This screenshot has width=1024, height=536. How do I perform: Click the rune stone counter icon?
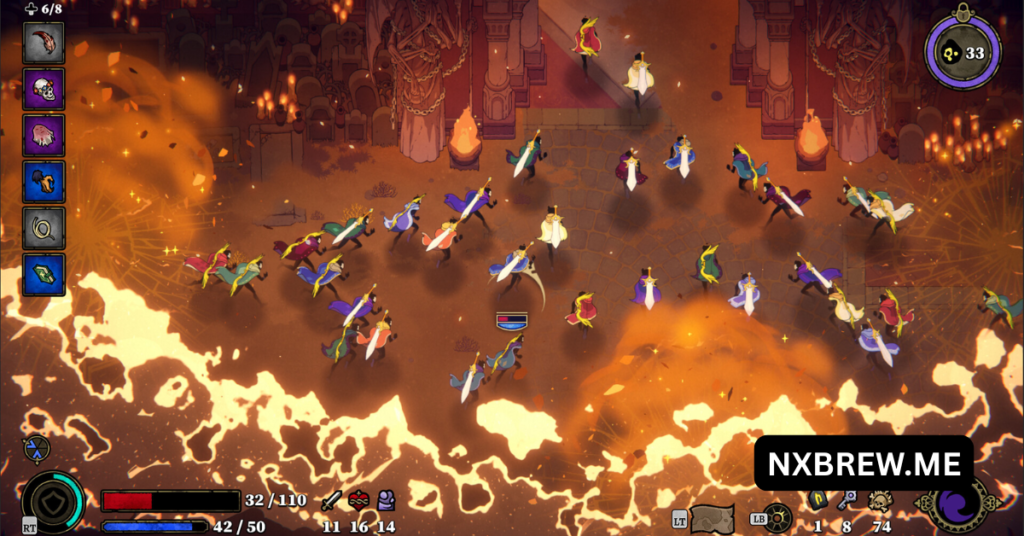pos(817,501)
